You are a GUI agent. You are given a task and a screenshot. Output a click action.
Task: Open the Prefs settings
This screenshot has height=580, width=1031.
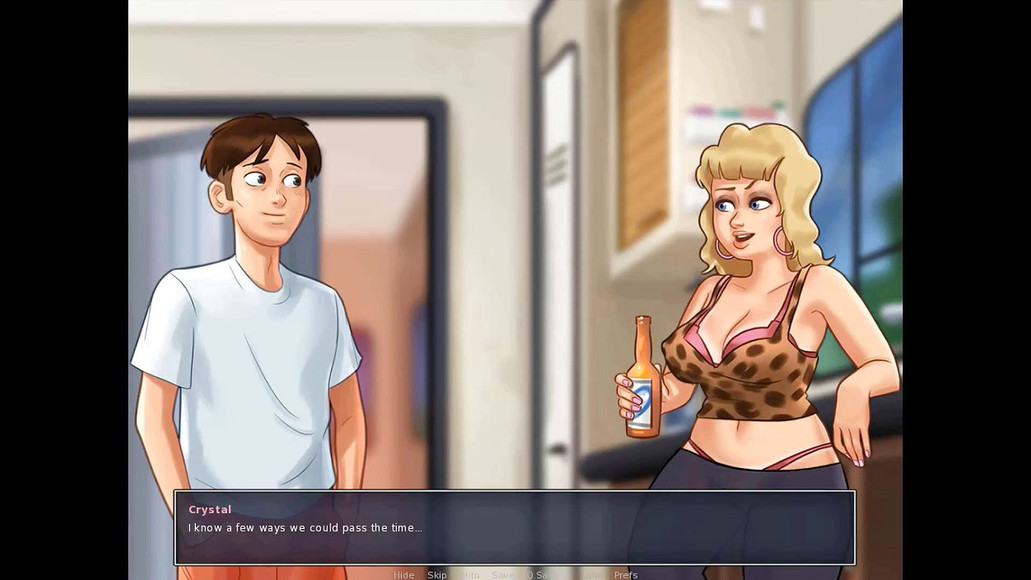626,575
